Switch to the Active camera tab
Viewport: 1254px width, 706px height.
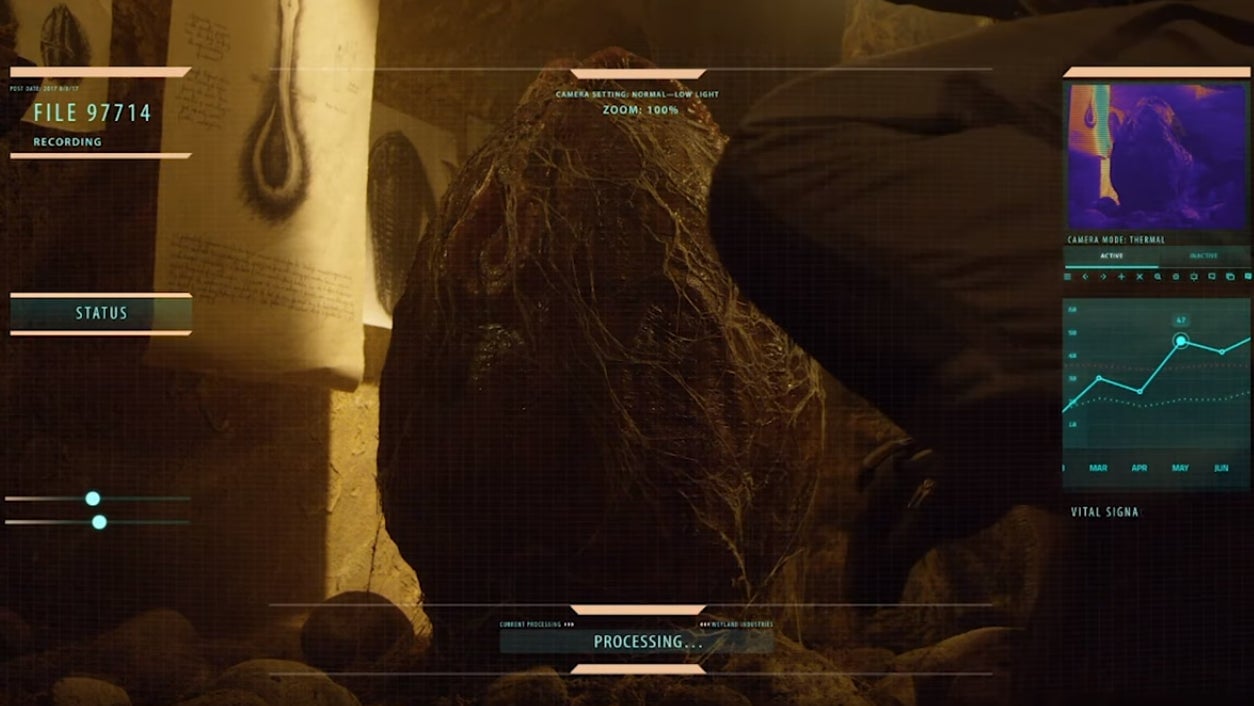(x=1111, y=256)
